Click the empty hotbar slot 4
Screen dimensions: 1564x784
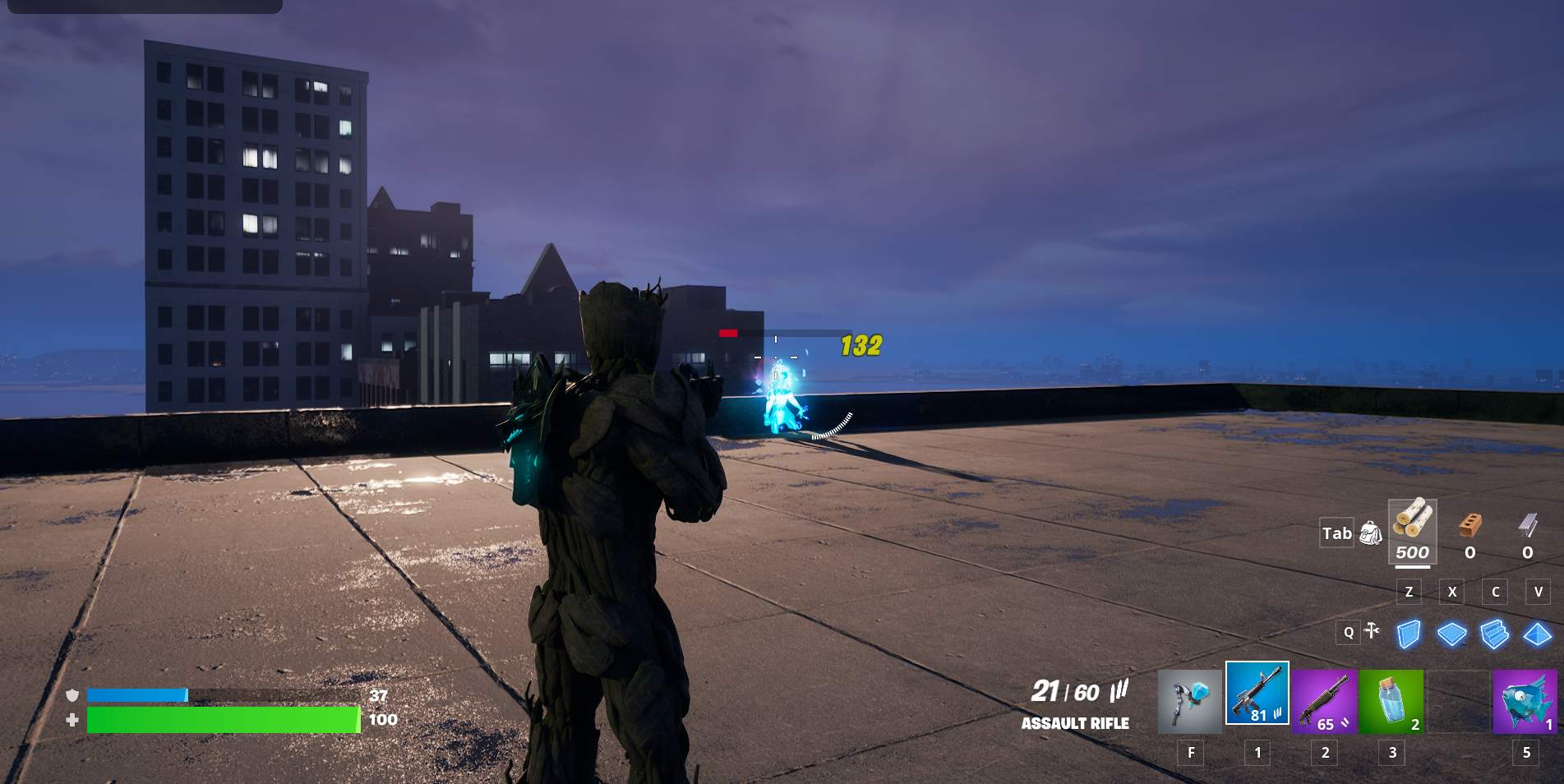1459,699
